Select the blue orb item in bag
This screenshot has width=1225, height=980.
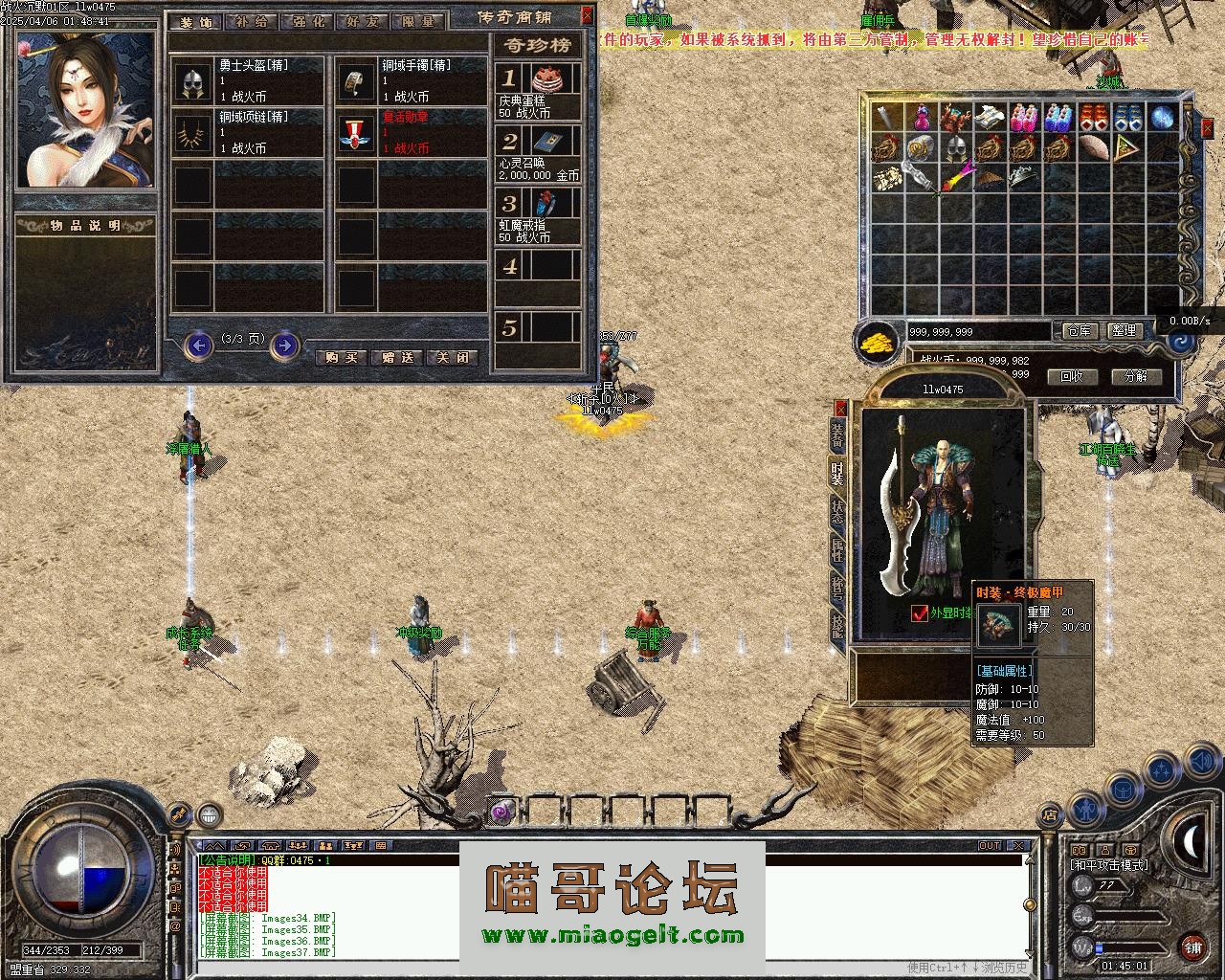[1162, 118]
